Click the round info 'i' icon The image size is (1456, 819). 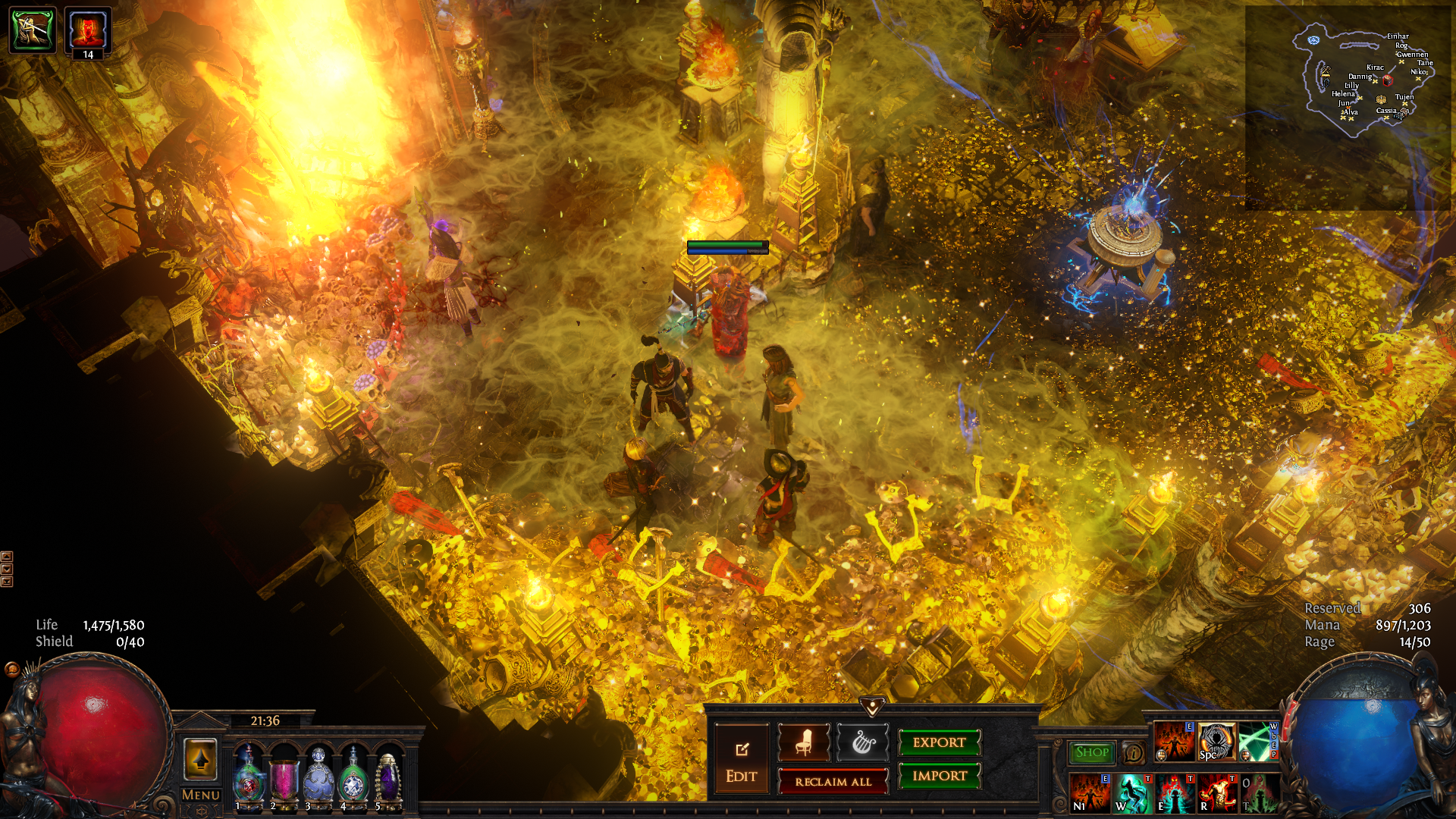pyautogui.click(x=1134, y=753)
